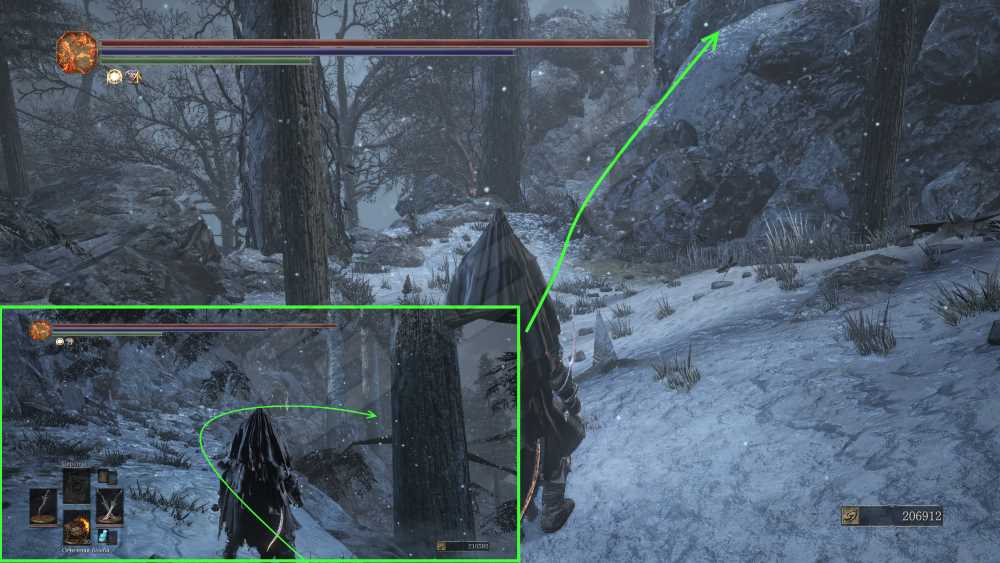Select the top spell slot in the inset
The width and height of the screenshot is (1000, 563).
pos(77,484)
